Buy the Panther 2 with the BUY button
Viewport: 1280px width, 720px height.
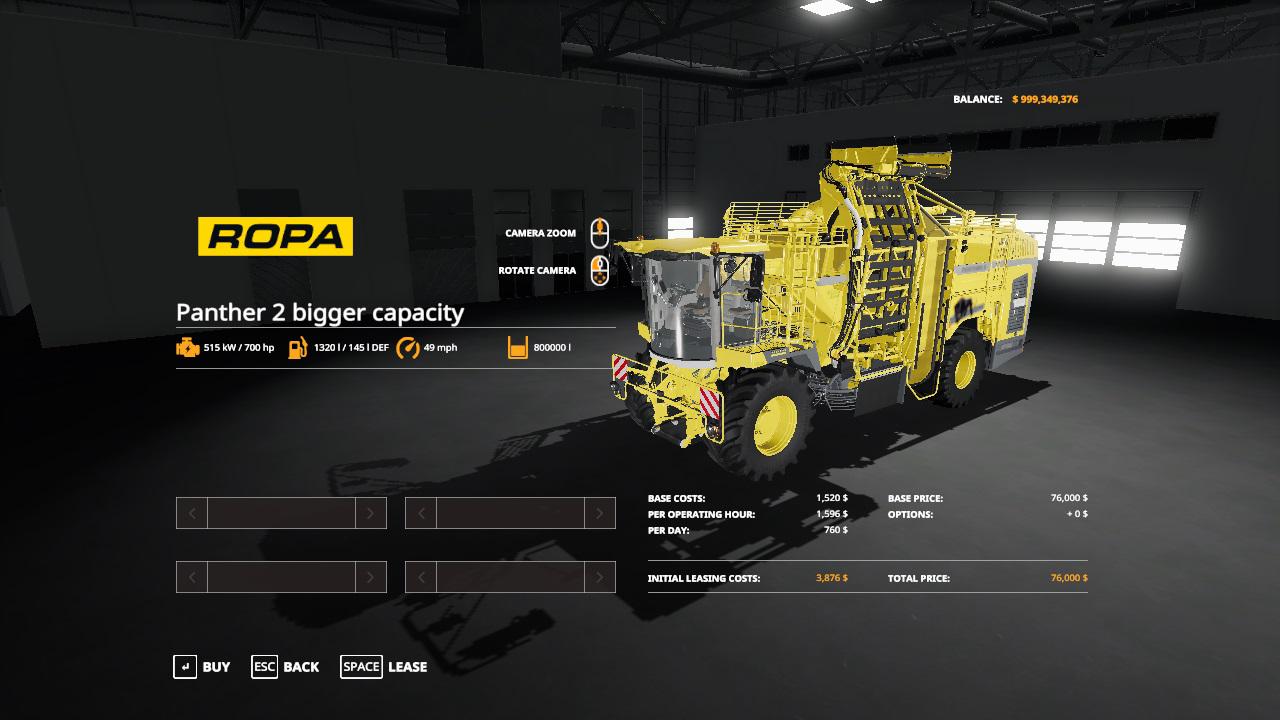(x=203, y=667)
